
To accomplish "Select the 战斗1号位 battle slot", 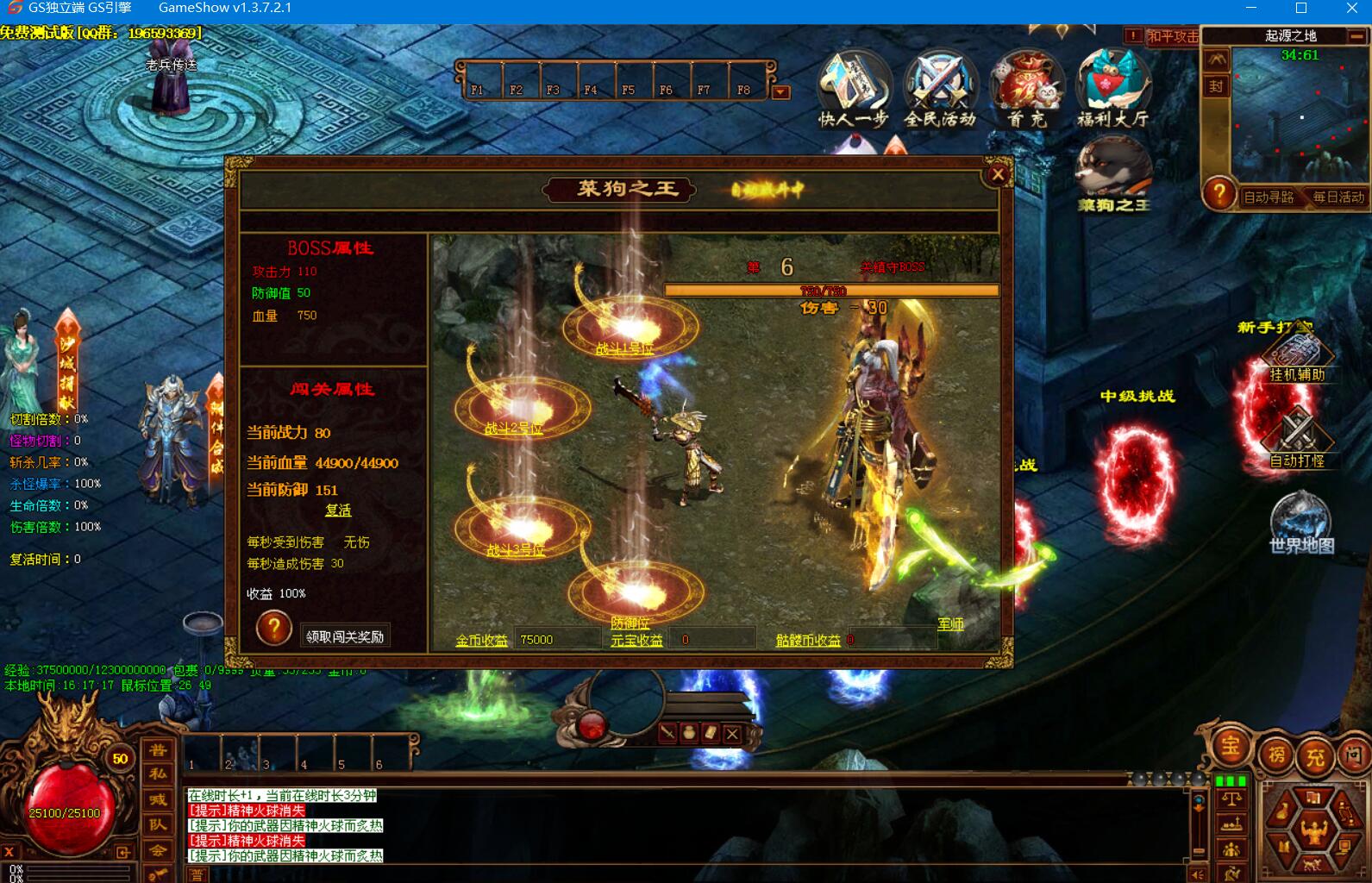I will coord(630,328).
